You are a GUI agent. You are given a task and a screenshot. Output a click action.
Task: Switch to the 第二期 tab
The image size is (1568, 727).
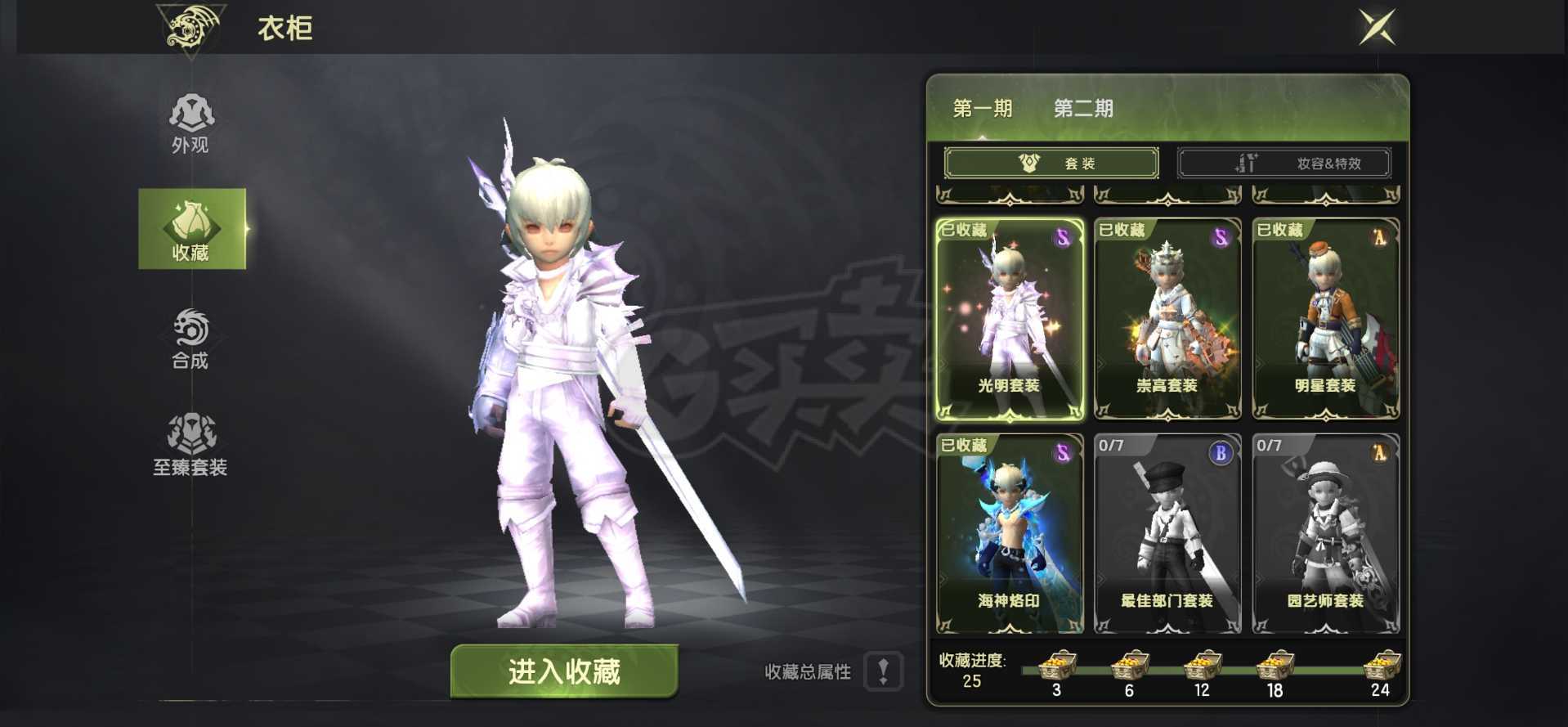1082,108
